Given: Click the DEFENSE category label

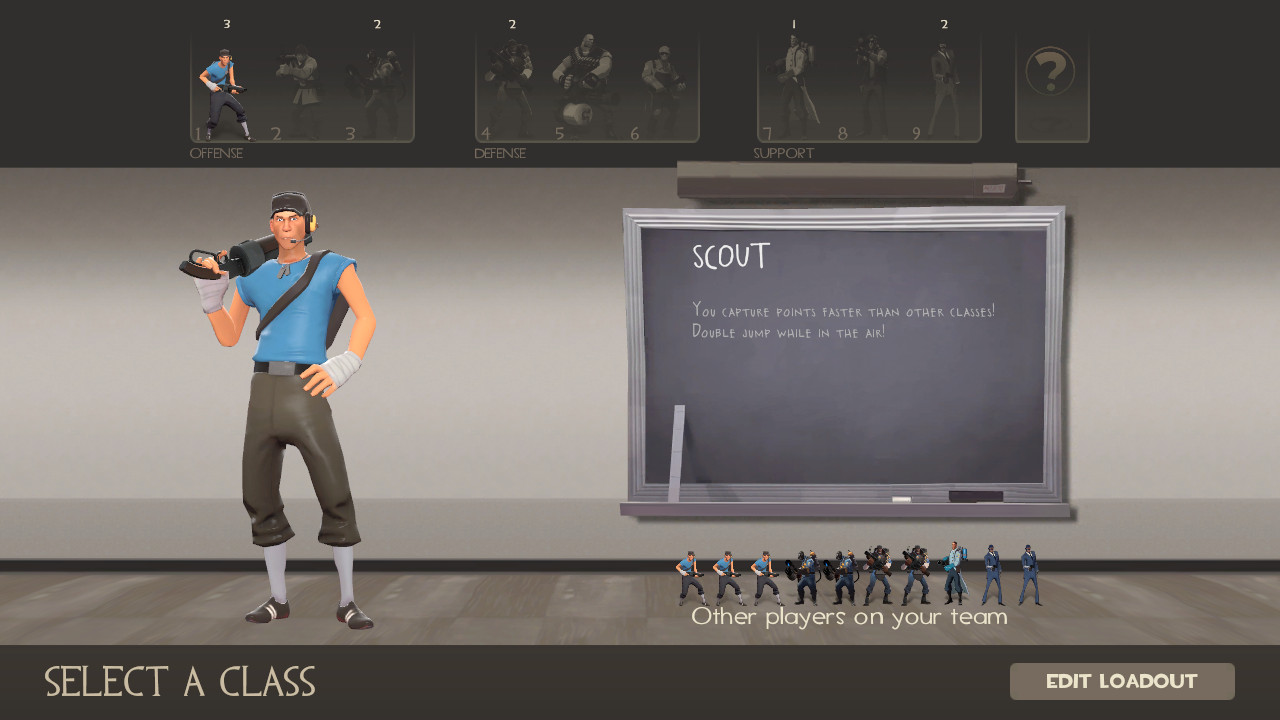Looking at the screenshot, I should pos(499,153).
